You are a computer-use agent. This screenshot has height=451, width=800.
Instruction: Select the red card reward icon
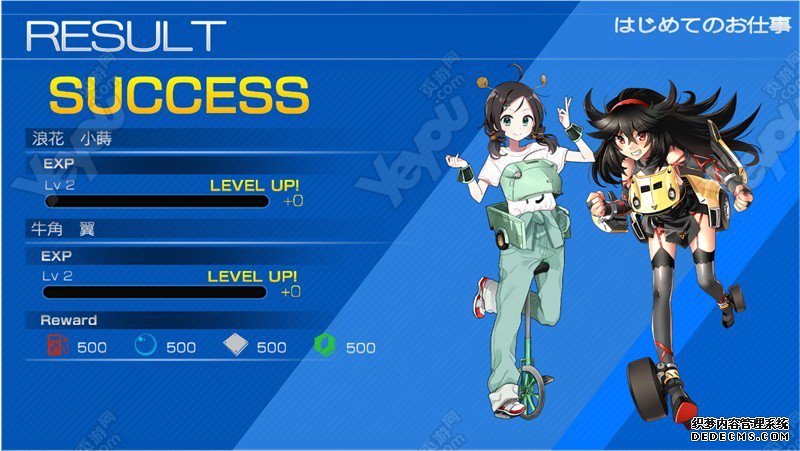[x=57, y=346]
